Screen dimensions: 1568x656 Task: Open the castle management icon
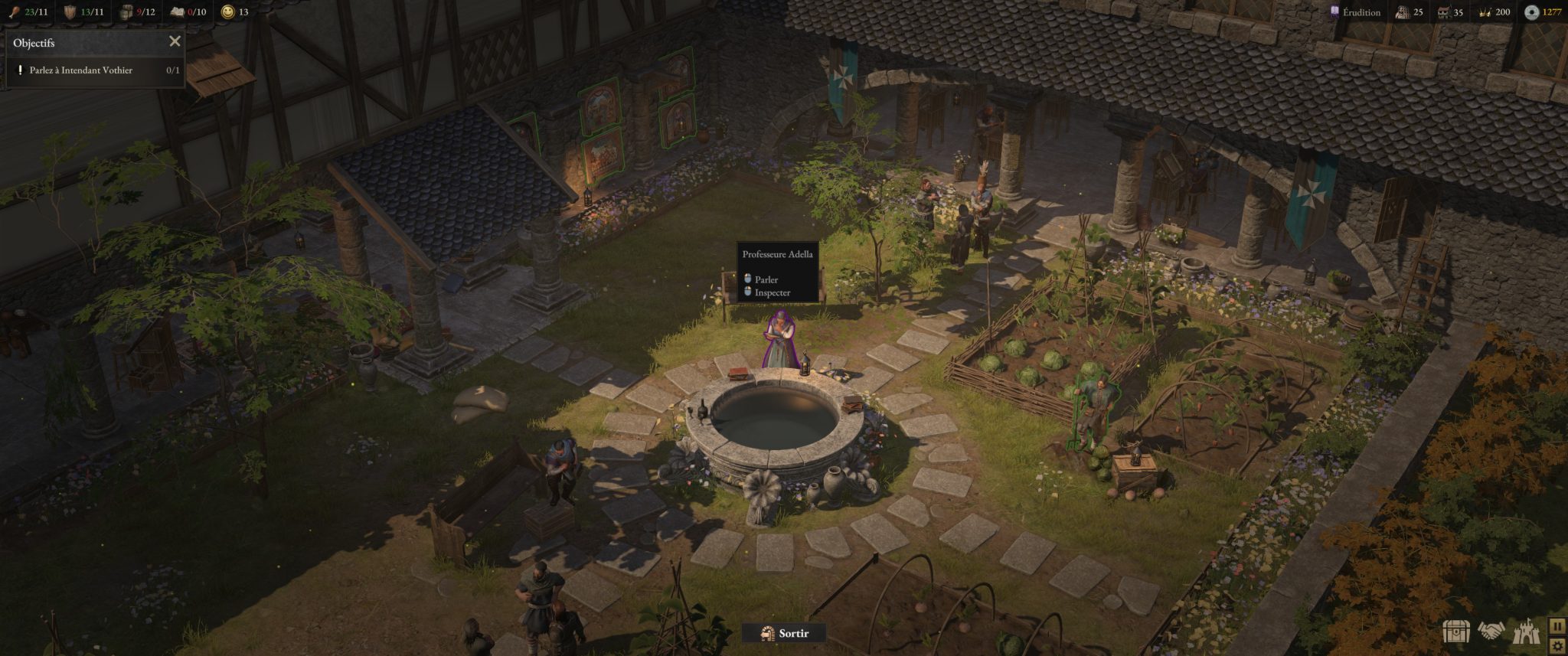1526,632
